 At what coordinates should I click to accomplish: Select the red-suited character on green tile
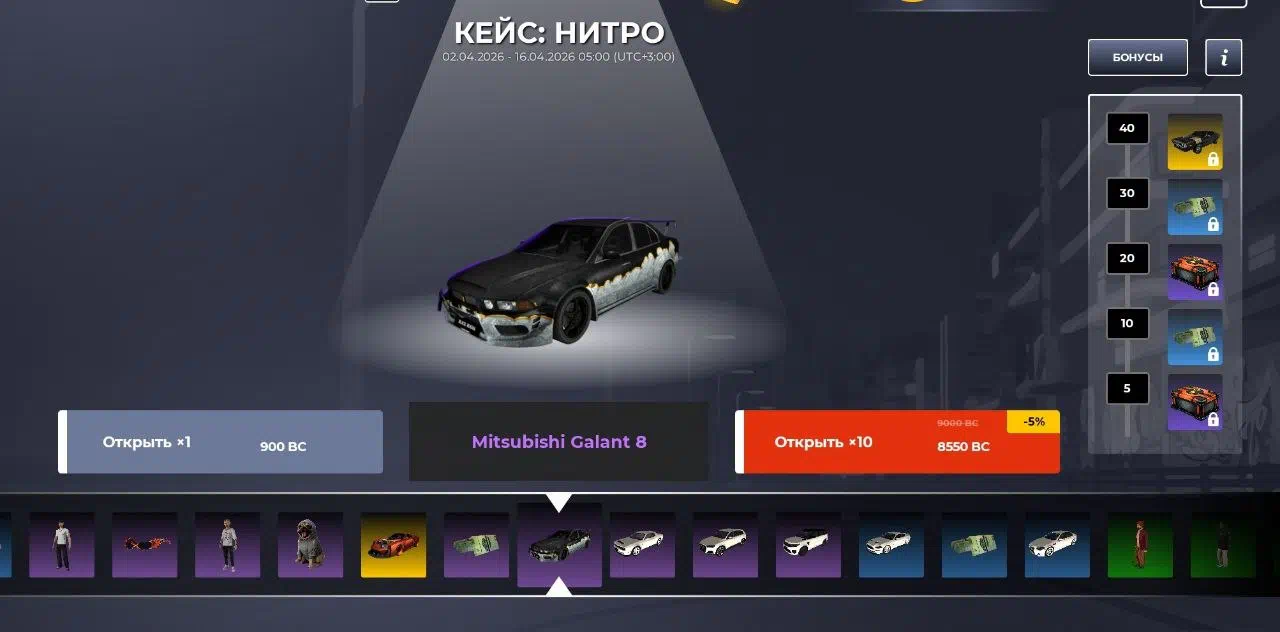(1140, 545)
